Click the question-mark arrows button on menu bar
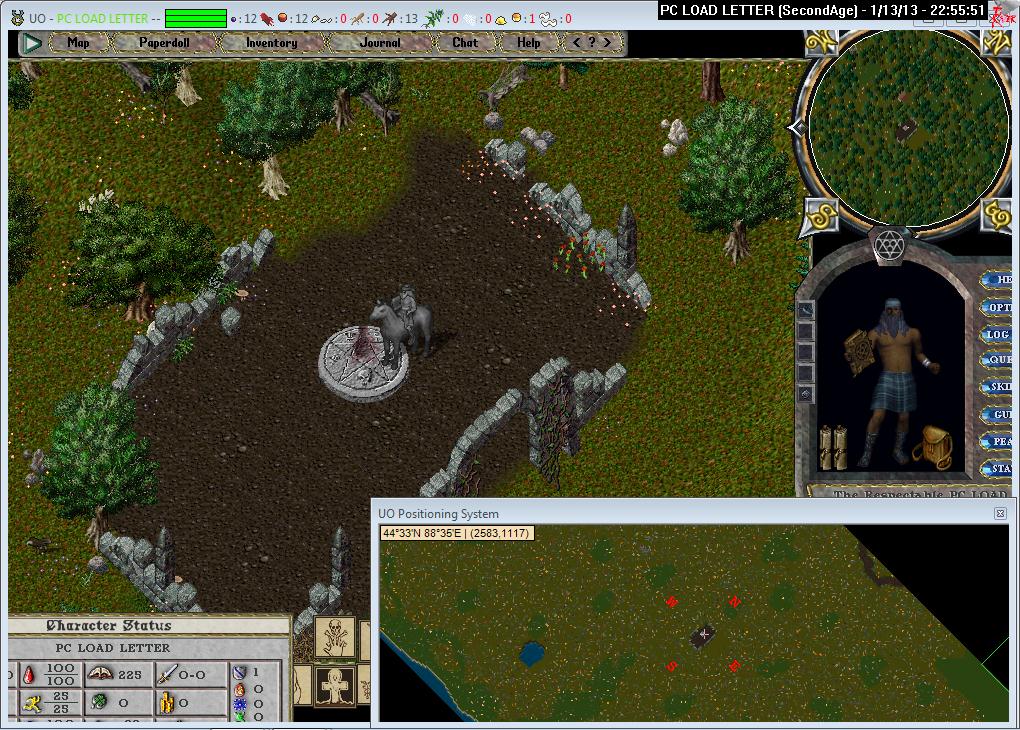The image size is (1020, 730). tap(592, 43)
